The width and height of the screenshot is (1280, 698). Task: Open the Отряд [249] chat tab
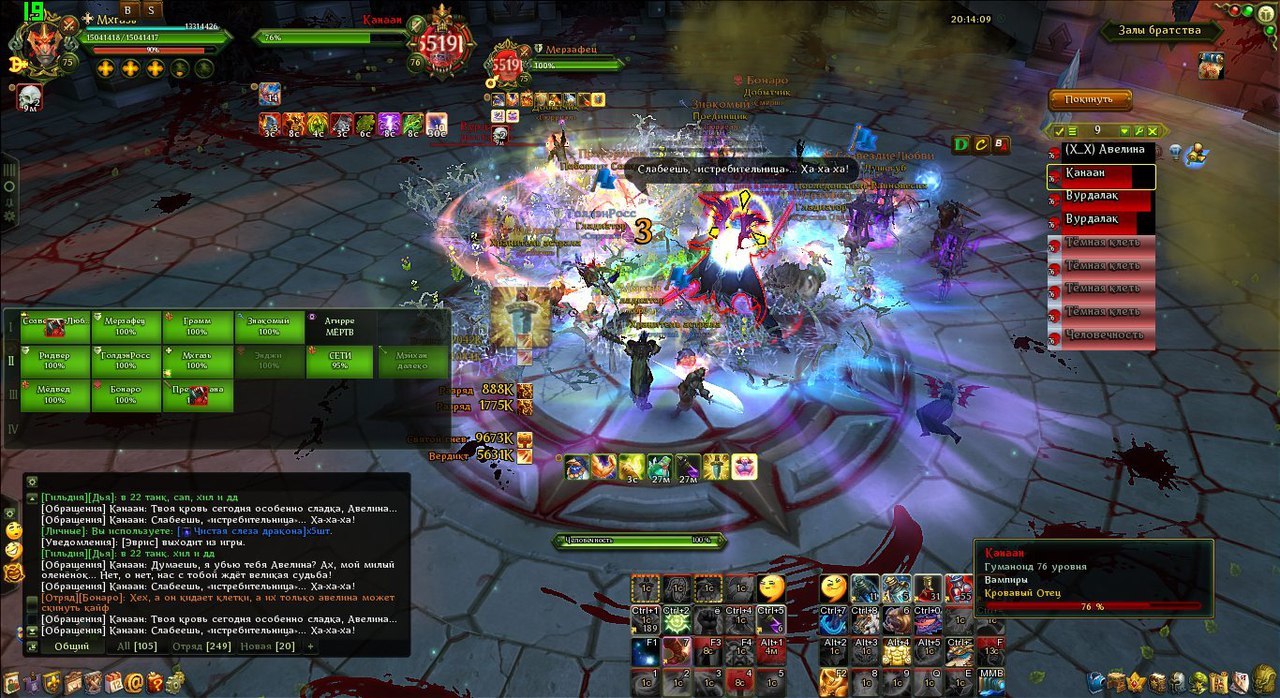point(202,646)
